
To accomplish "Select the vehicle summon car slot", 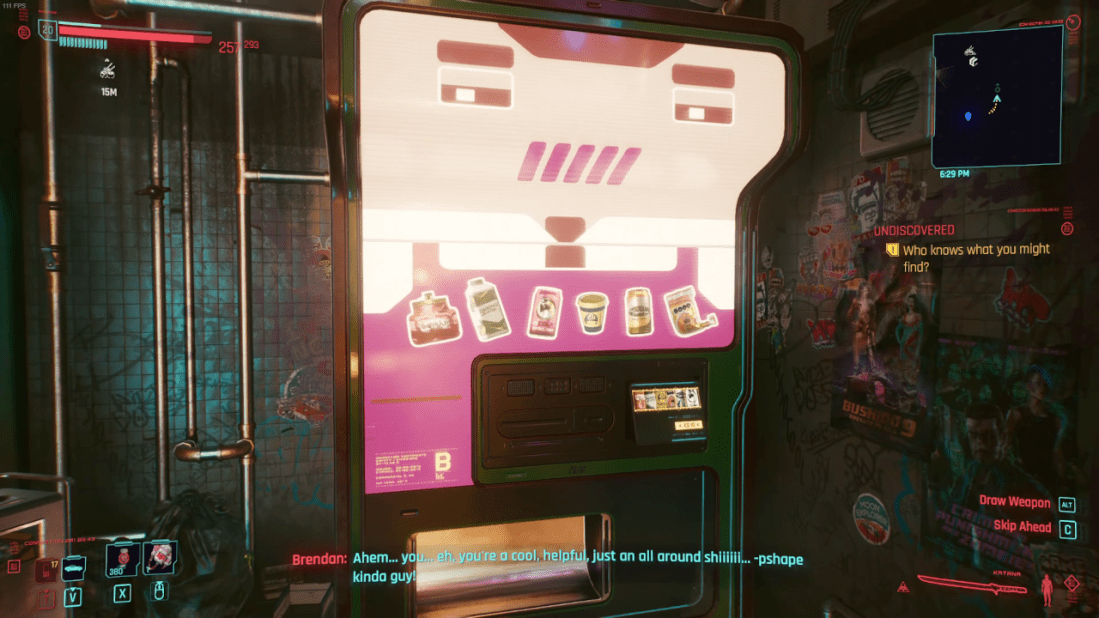I will (x=74, y=568).
